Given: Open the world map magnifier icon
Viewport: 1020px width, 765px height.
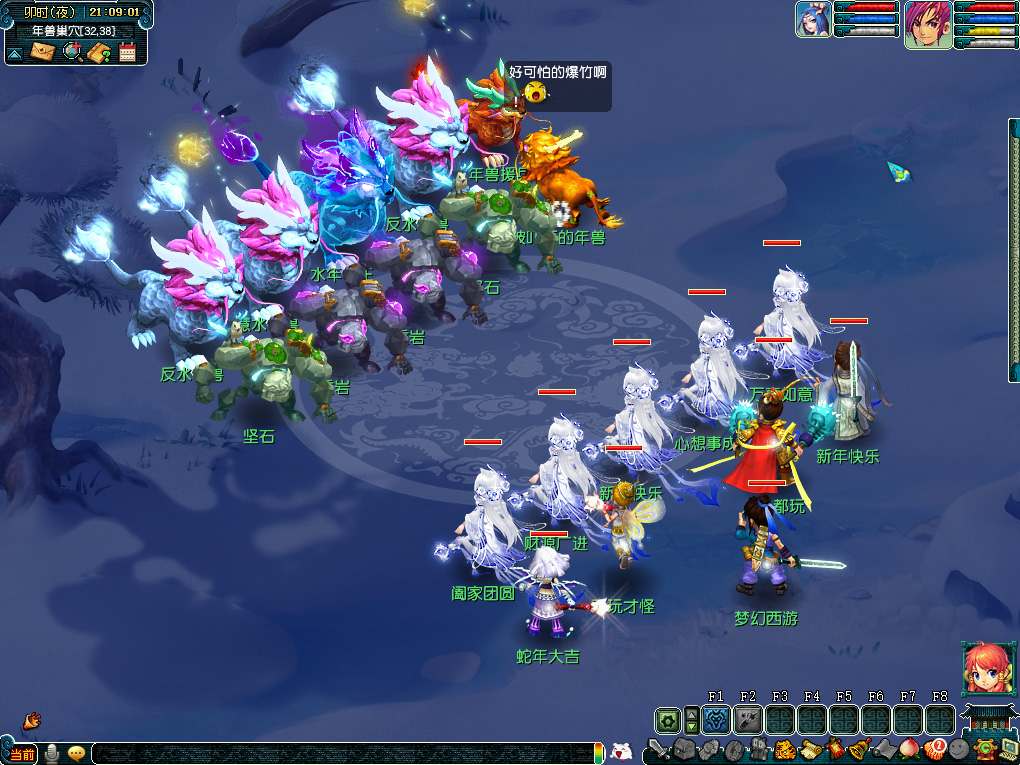Looking at the screenshot, I should (x=72, y=52).
